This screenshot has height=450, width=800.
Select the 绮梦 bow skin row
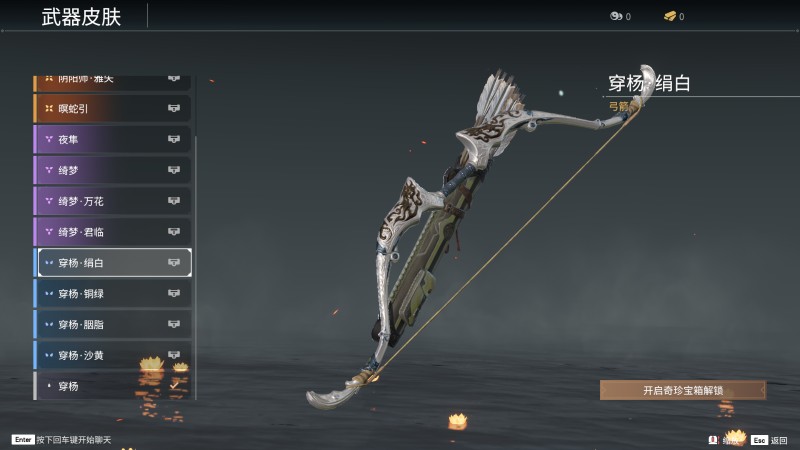(x=112, y=170)
